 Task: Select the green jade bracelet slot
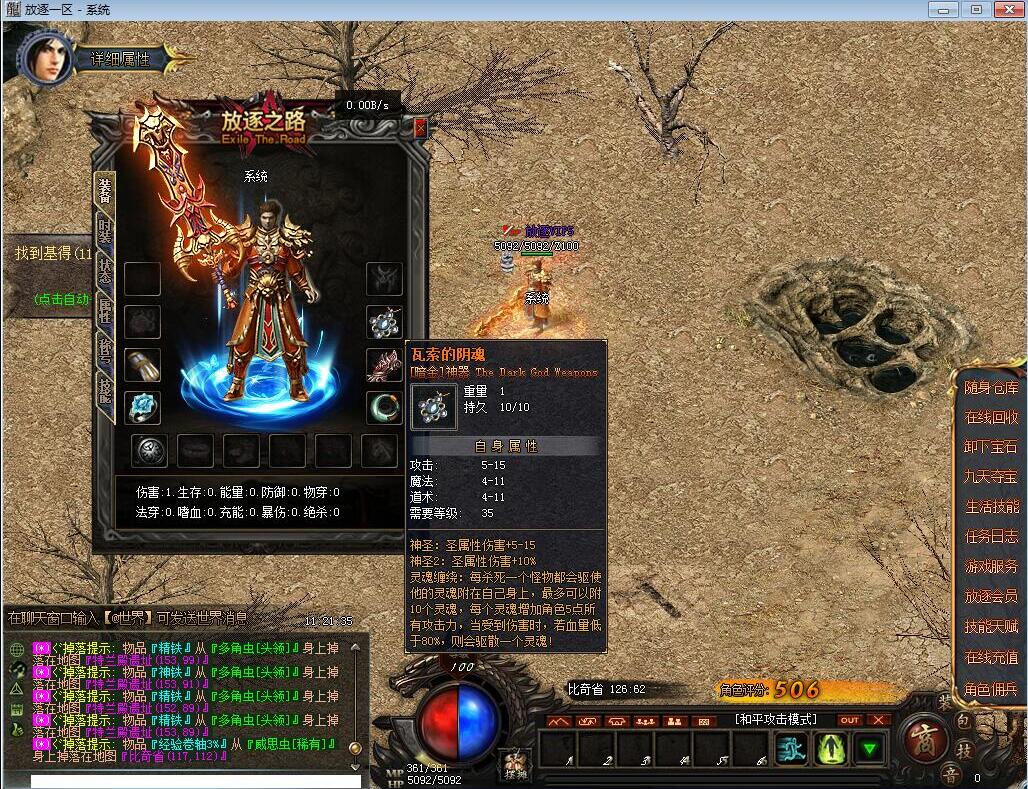(x=384, y=407)
